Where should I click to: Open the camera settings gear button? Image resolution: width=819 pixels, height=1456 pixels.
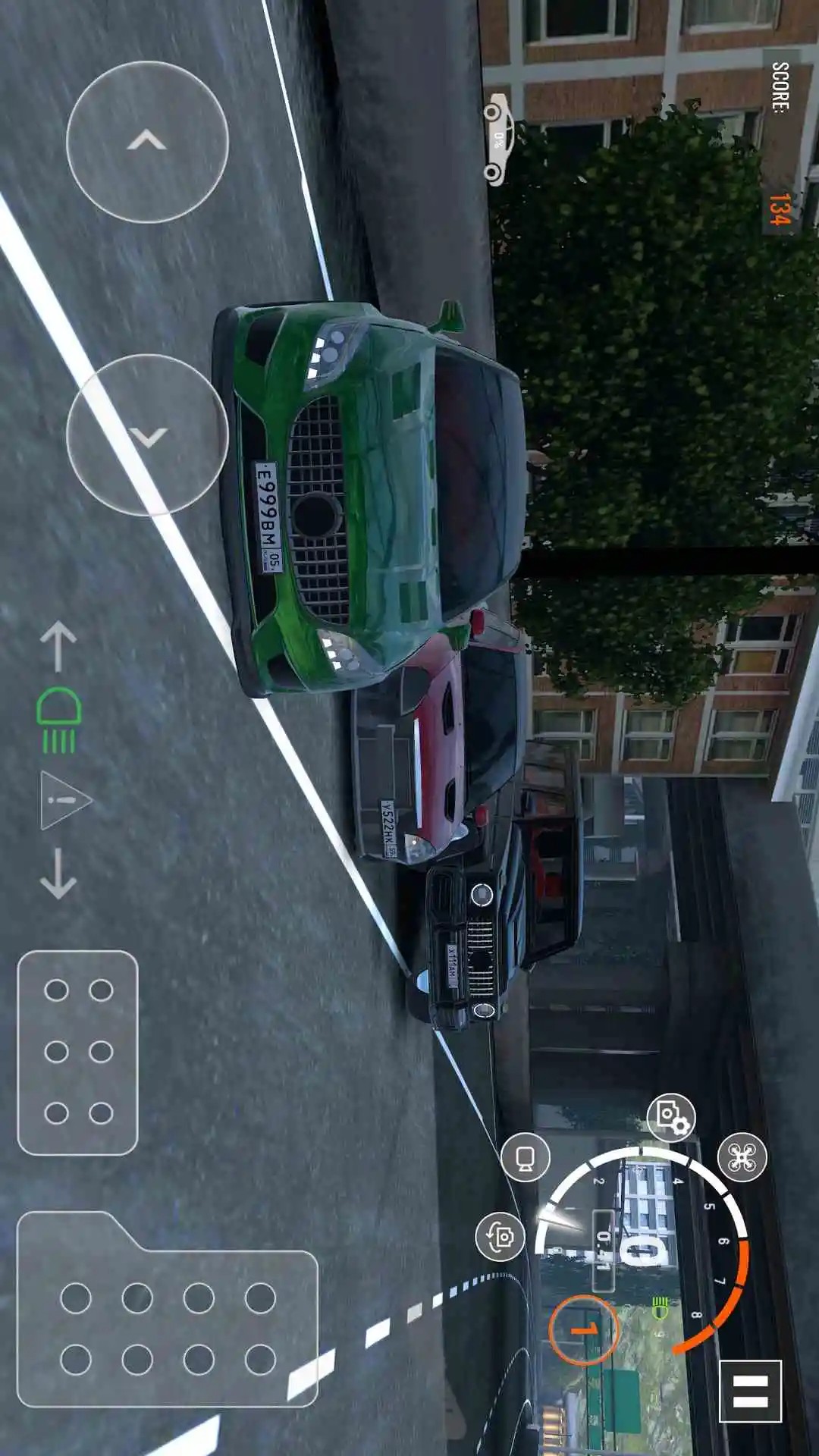[x=671, y=1117]
